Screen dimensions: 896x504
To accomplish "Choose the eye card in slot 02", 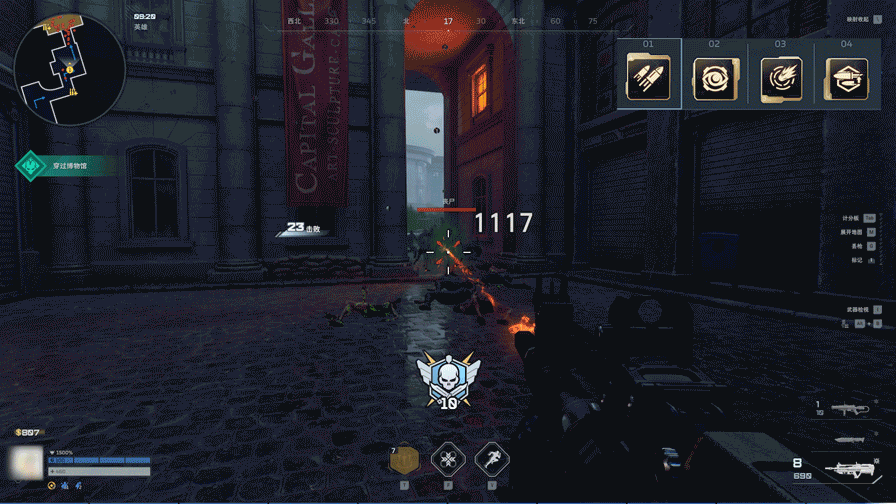I will [714, 78].
